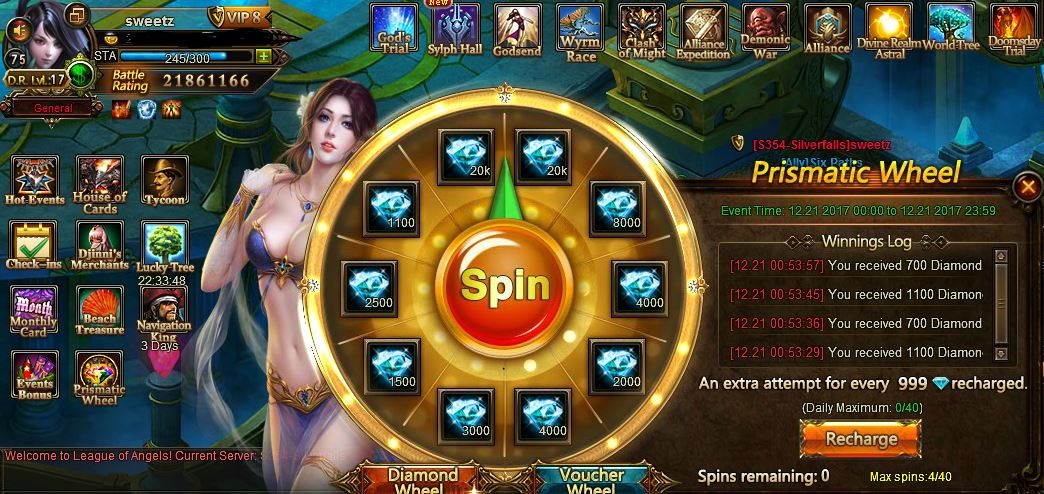Open Doomsday Trial
This screenshot has height=494, width=1044.
point(1013,28)
